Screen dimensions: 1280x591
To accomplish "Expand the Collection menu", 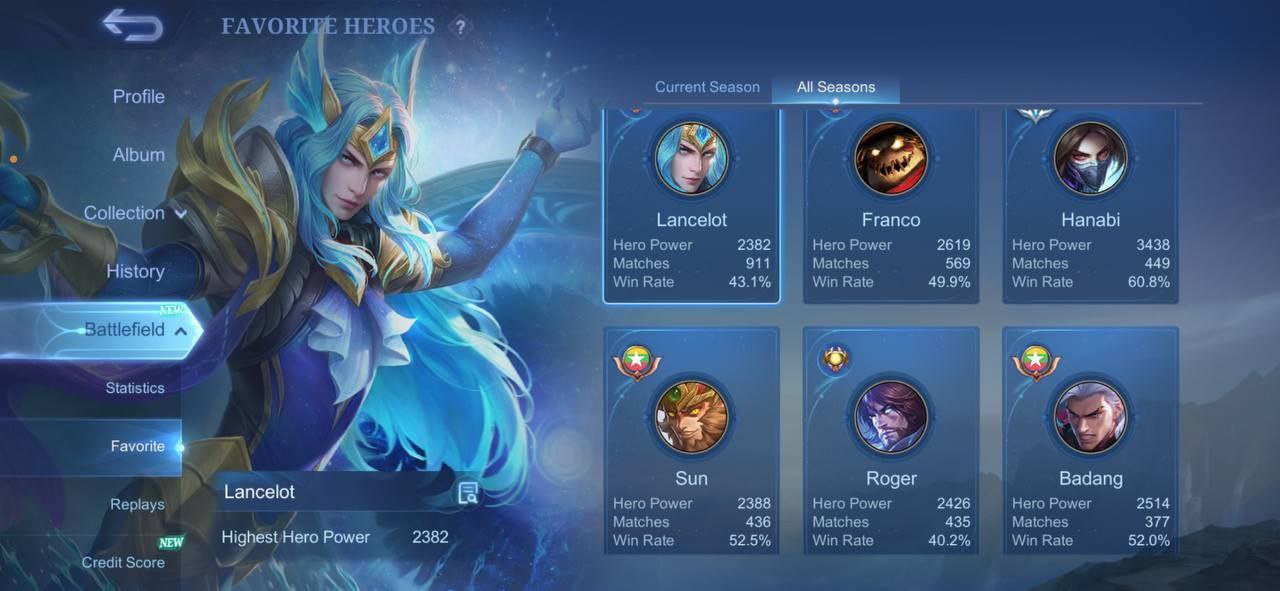I will point(135,213).
